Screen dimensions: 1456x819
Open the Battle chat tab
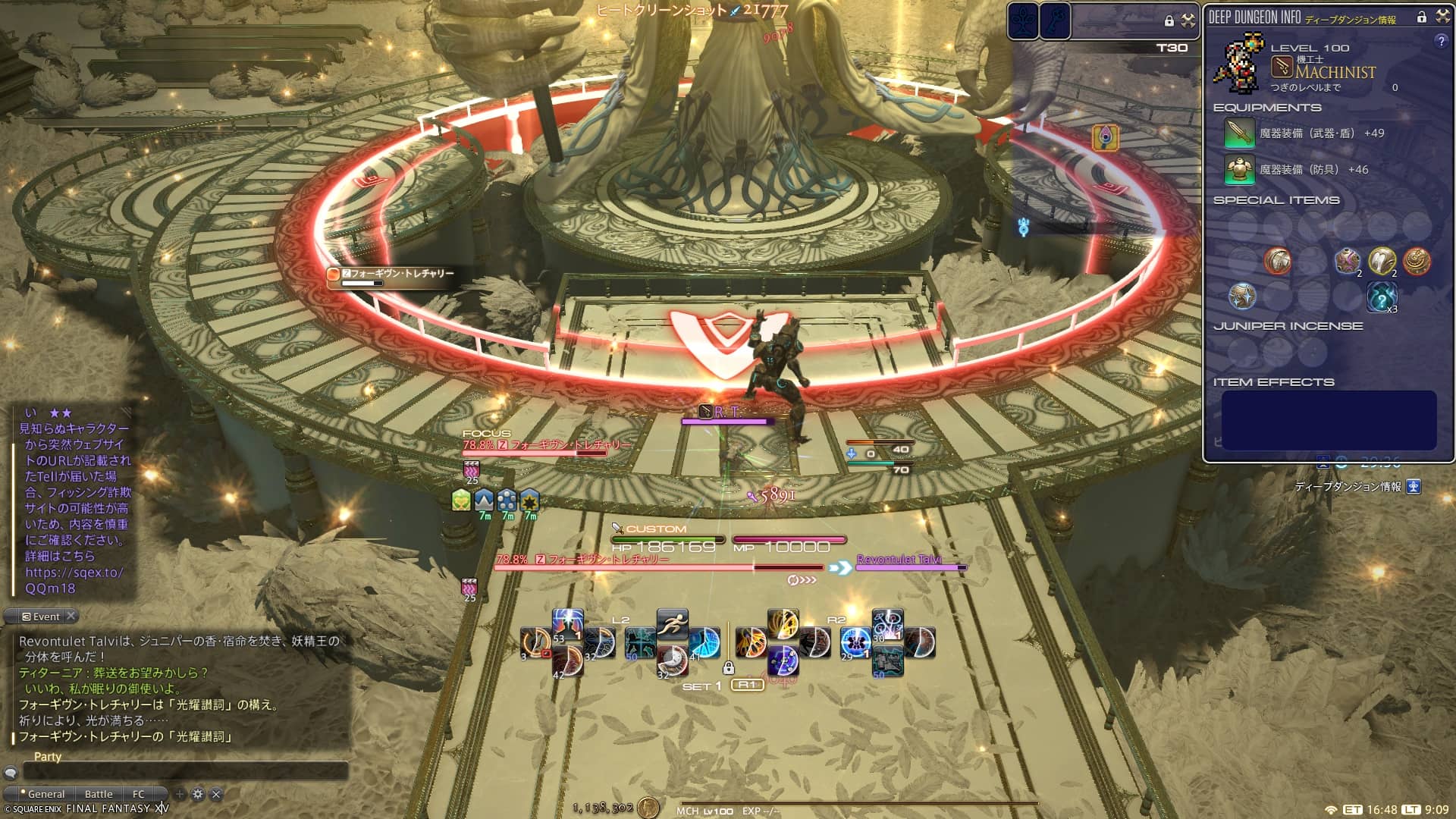pos(99,794)
